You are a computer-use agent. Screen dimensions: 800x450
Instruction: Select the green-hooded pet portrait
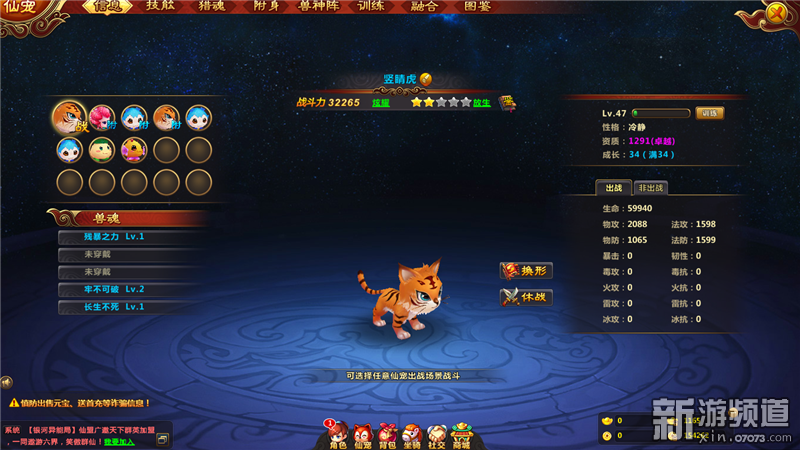tap(102, 150)
